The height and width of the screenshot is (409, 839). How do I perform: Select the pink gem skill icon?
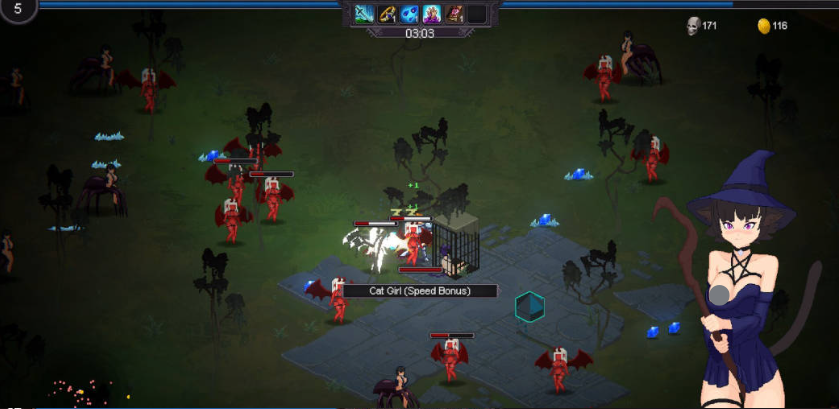click(454, 14)
